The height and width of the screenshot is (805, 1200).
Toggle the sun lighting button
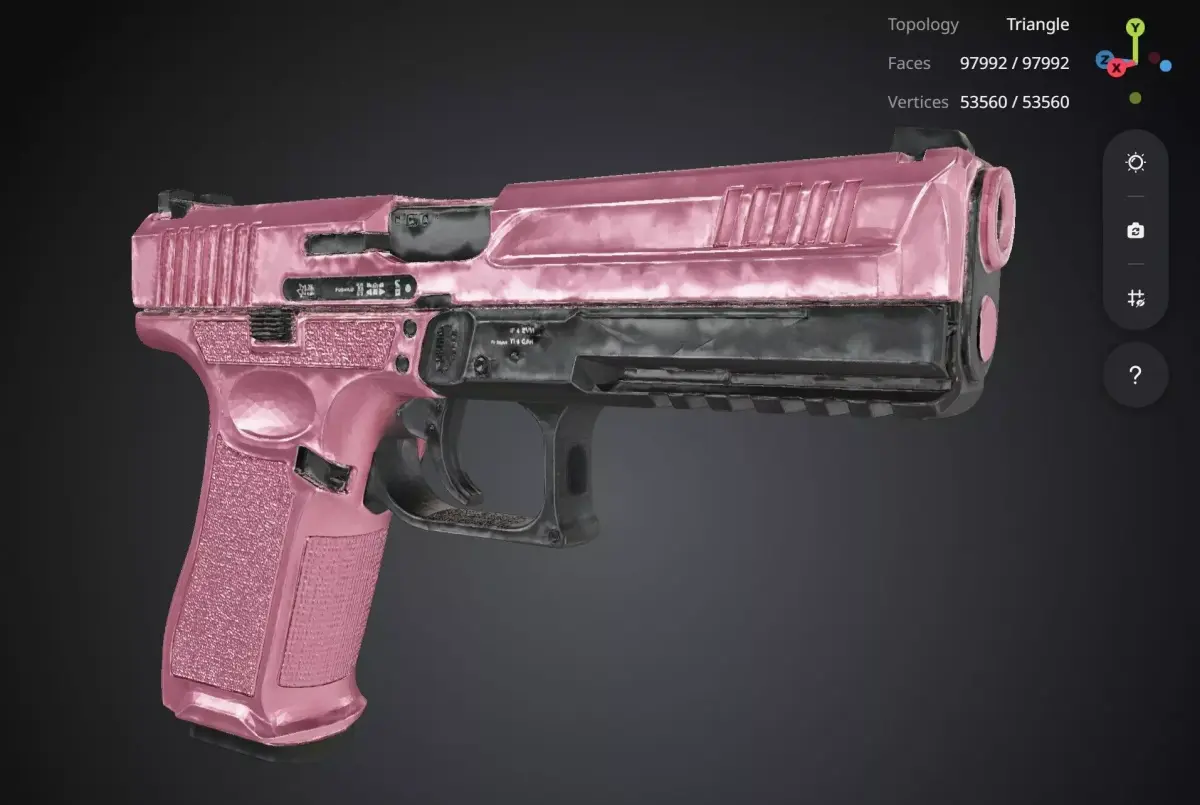(1135, 163)
